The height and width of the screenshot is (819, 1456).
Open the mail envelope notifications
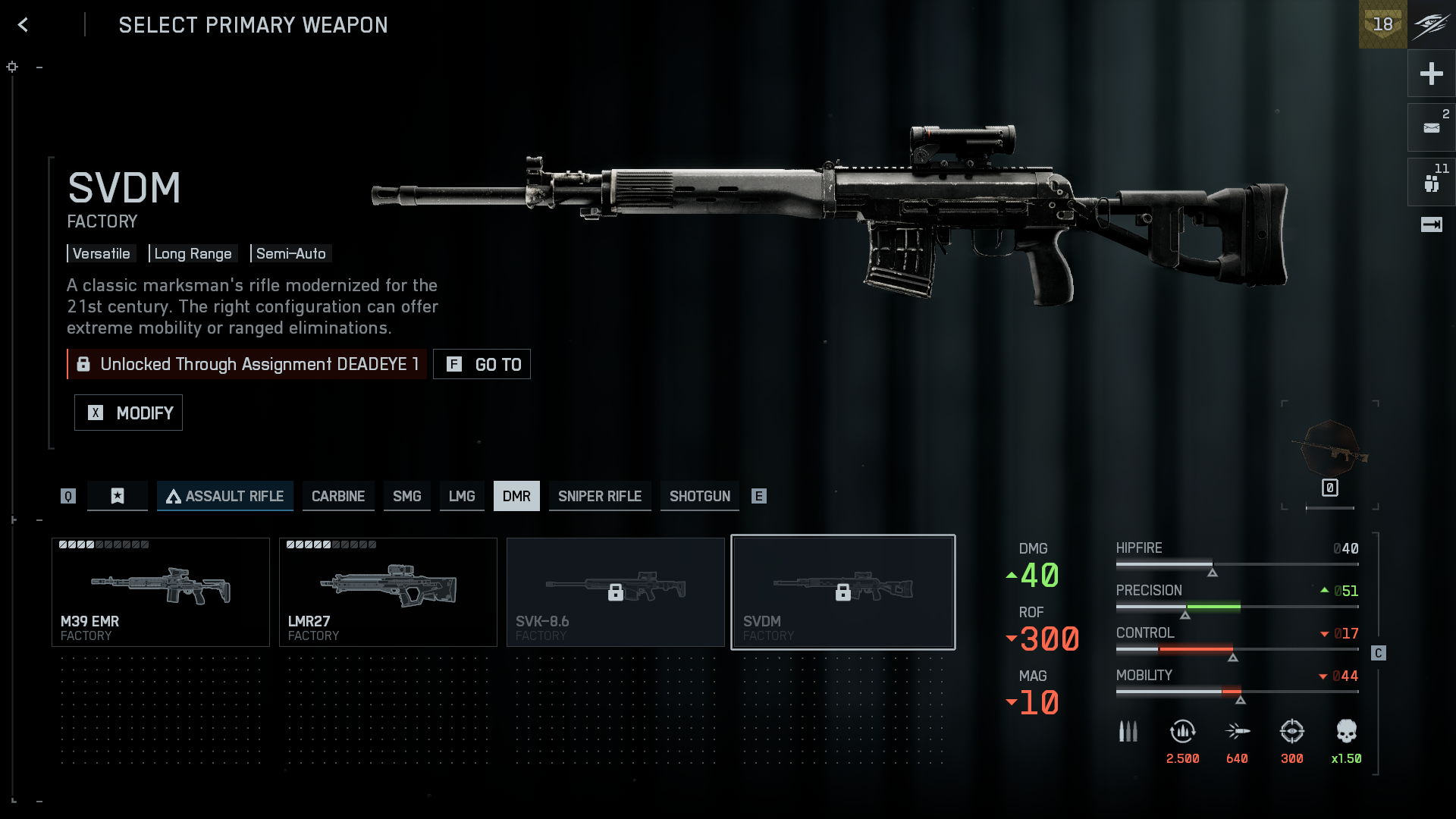click(x=1431, y=128)
